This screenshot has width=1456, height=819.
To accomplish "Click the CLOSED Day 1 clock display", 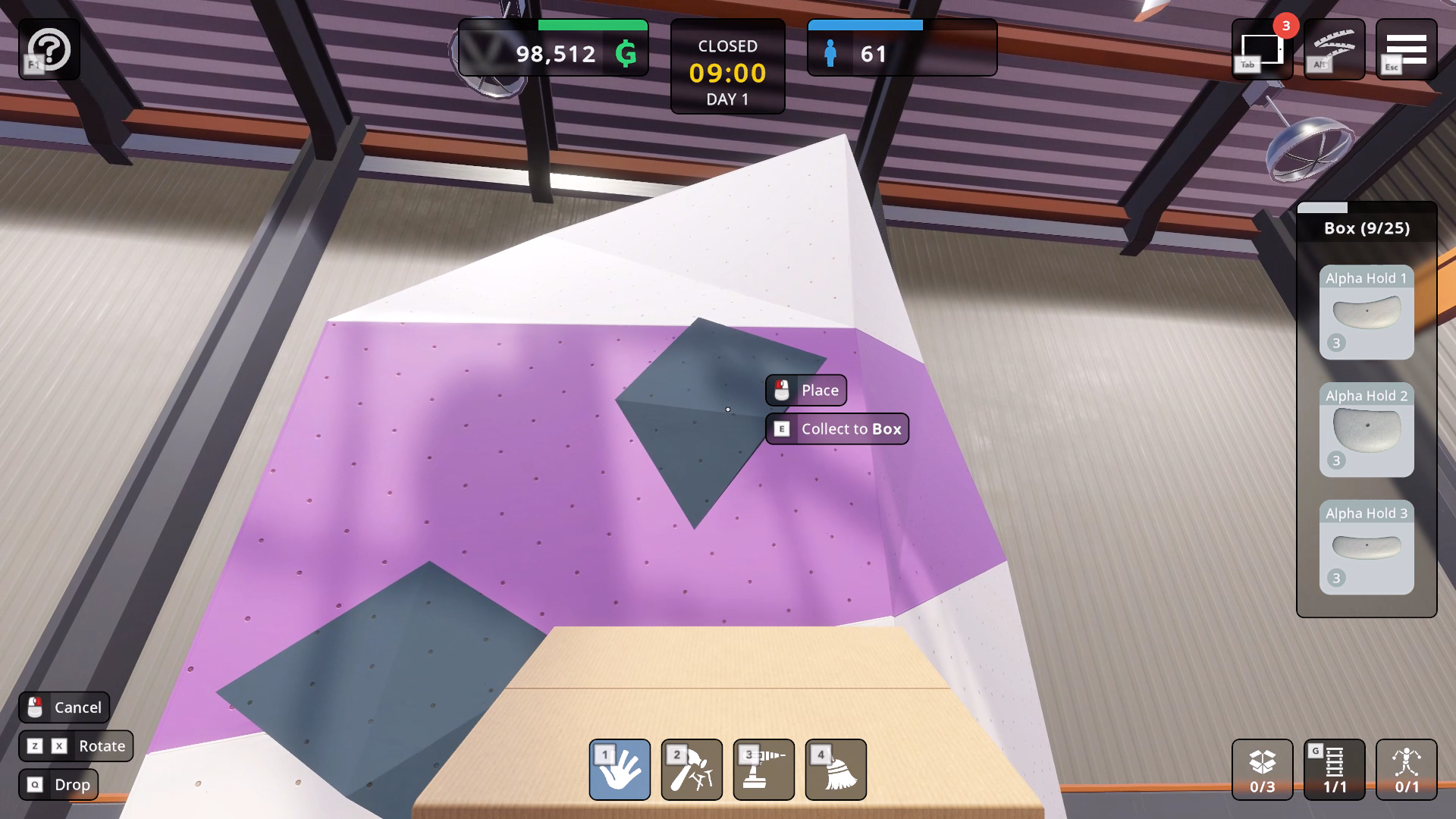I will point(727,68).
